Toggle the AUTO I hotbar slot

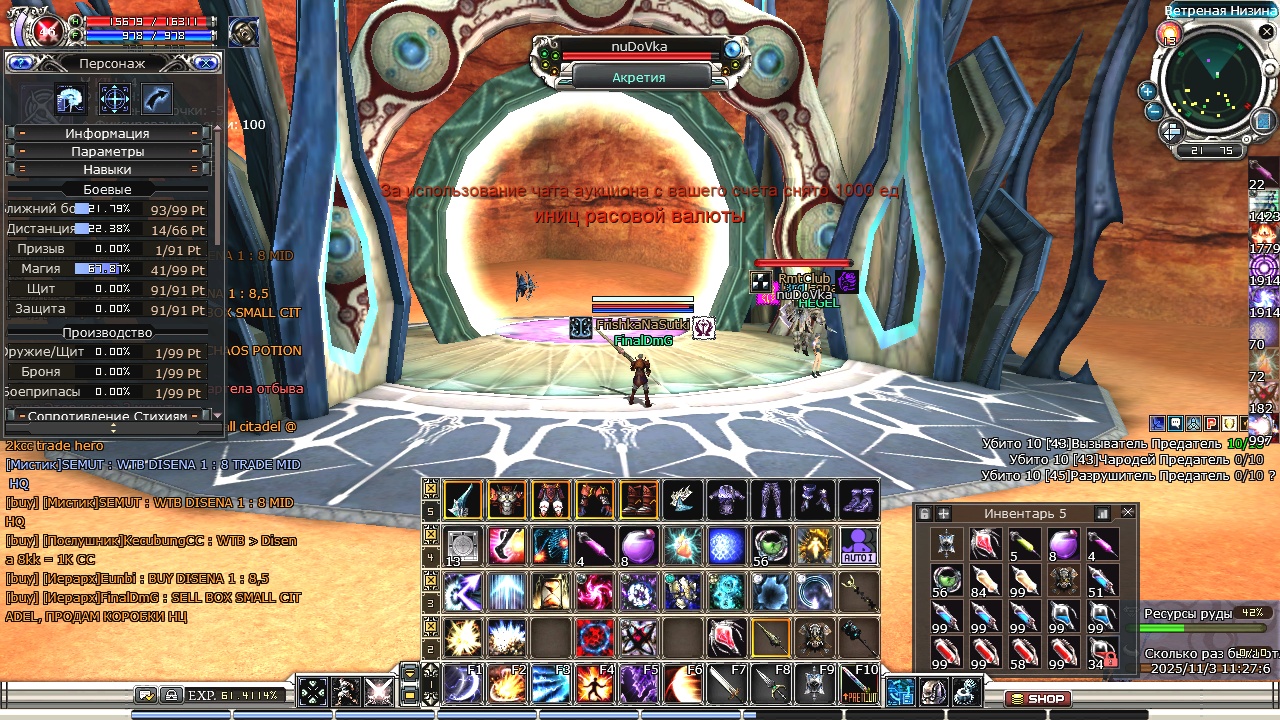(858, 546)
